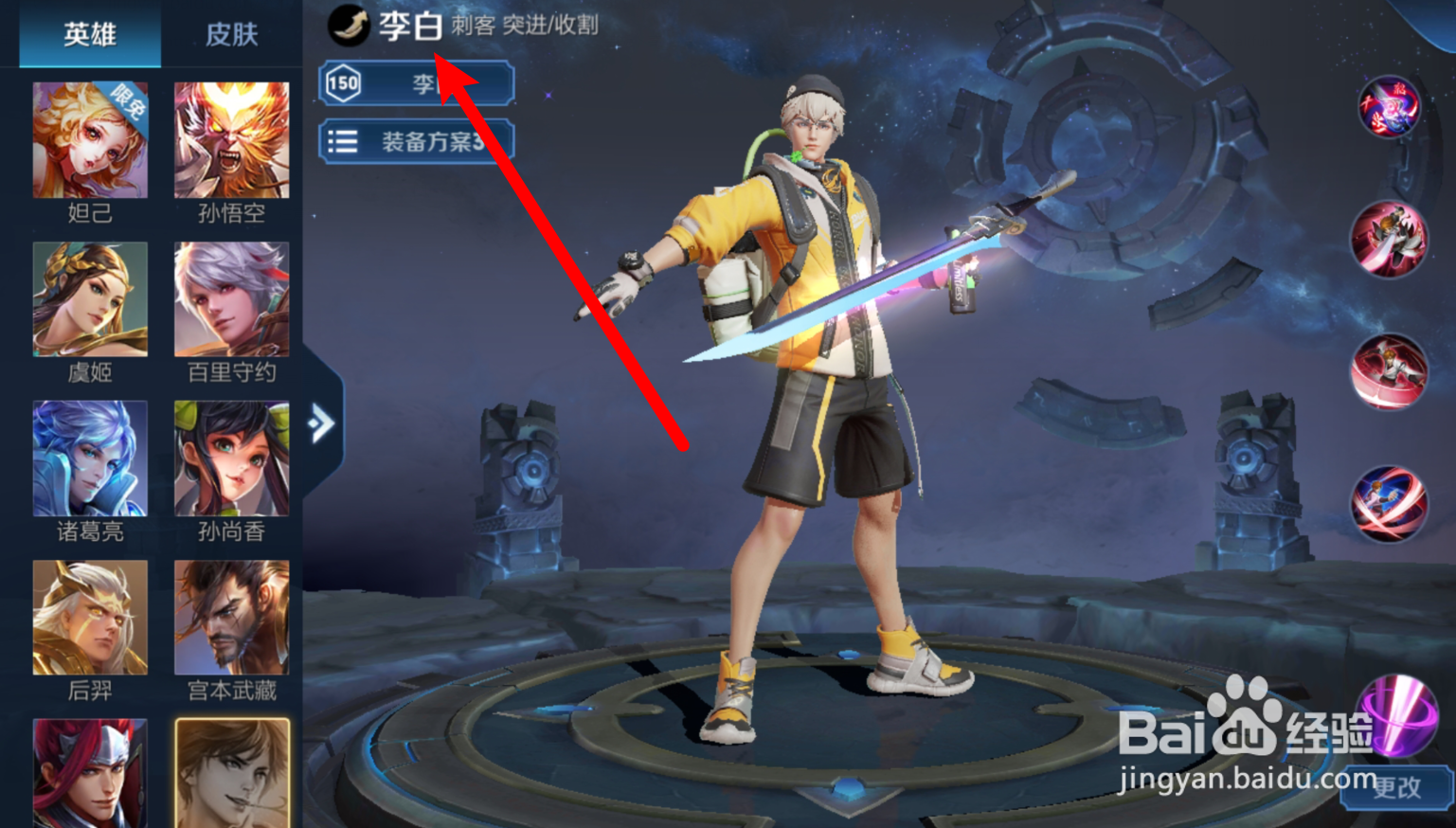Expand the 装备方案3 loadout options
The image size is (1456, 828).
pyautogui.click(x=417, y=141)
